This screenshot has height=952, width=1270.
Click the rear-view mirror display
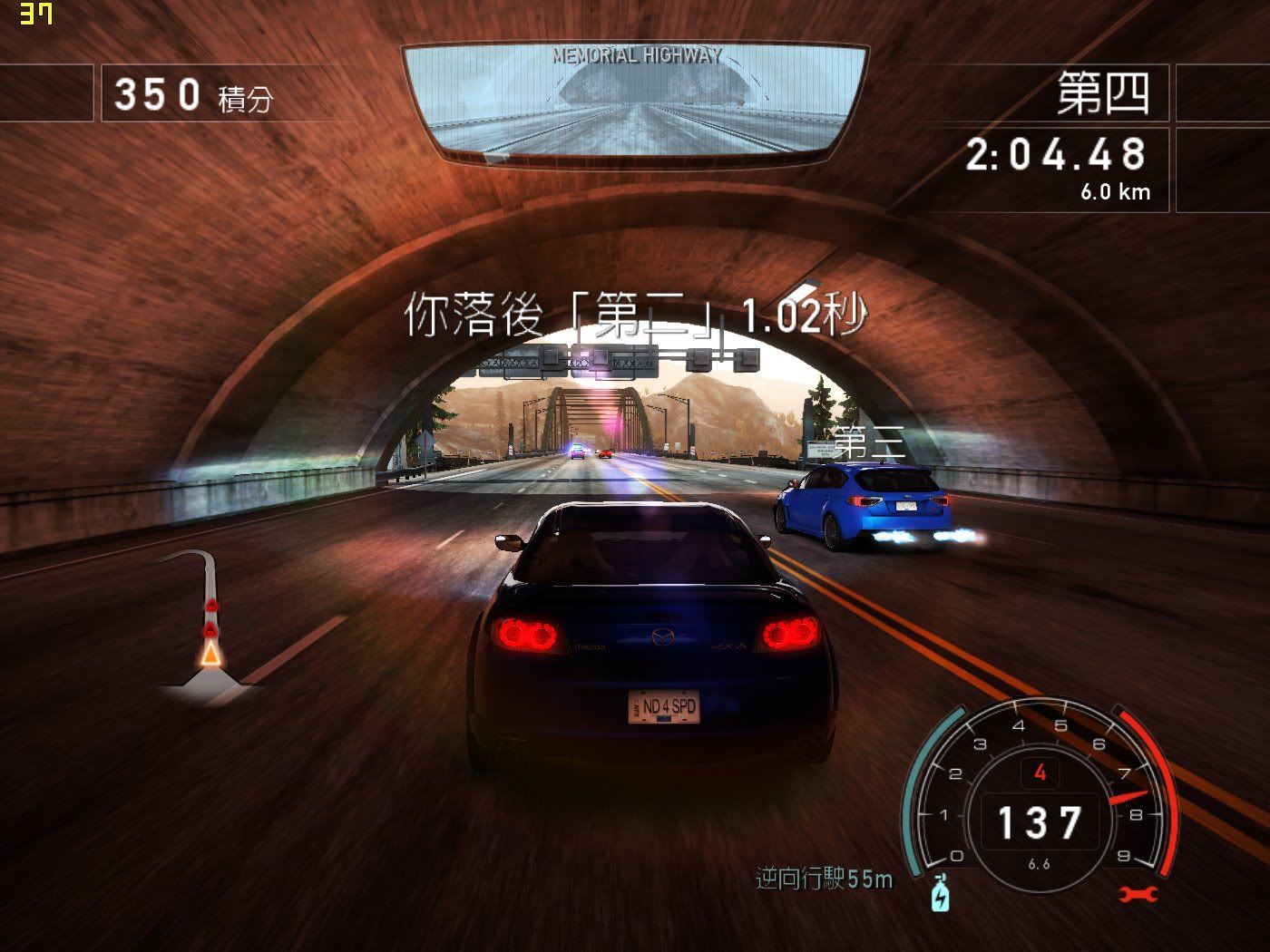coord(634,100)
